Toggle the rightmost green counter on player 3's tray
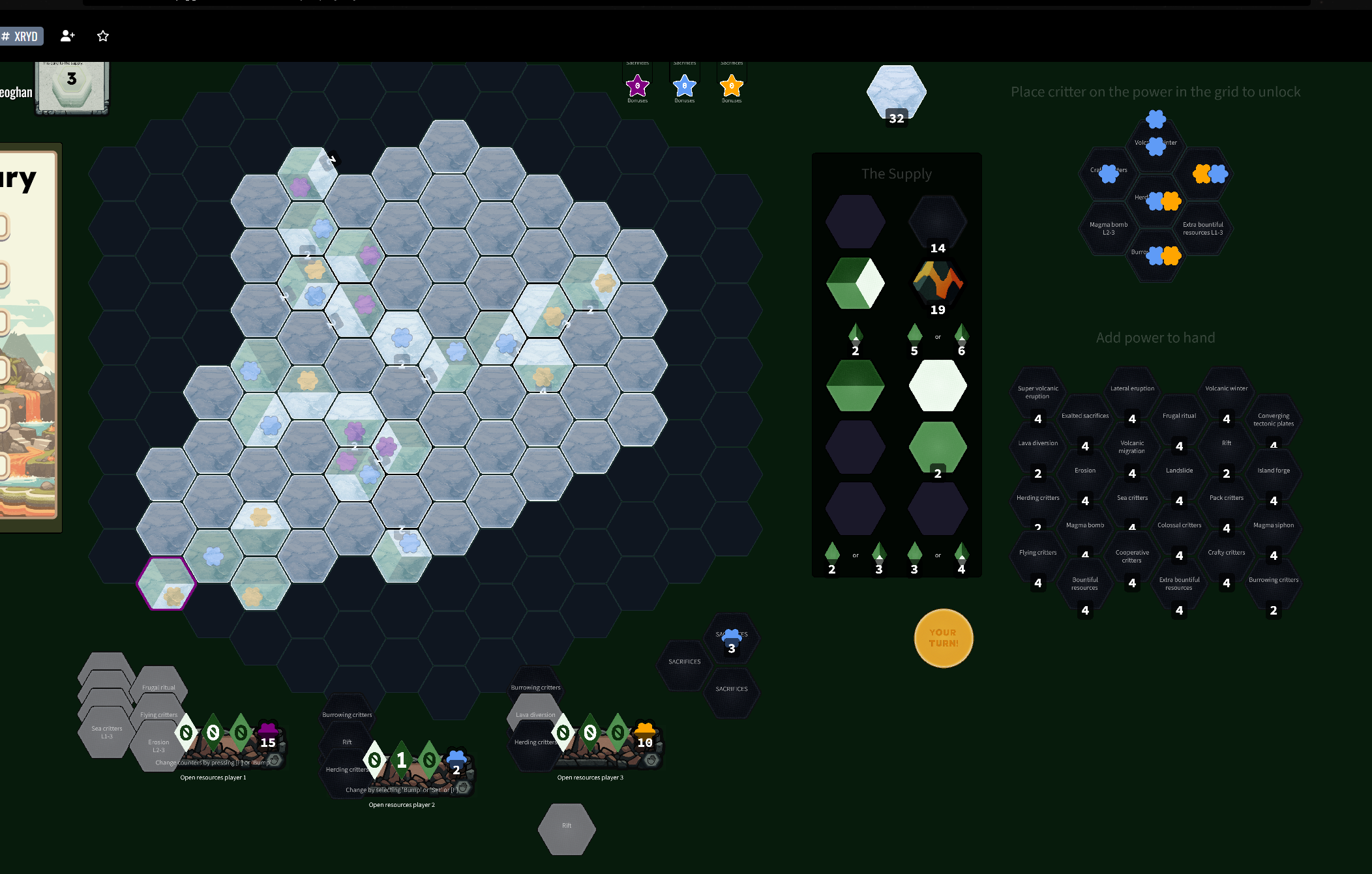1372x874 pixels. point(618,733)
